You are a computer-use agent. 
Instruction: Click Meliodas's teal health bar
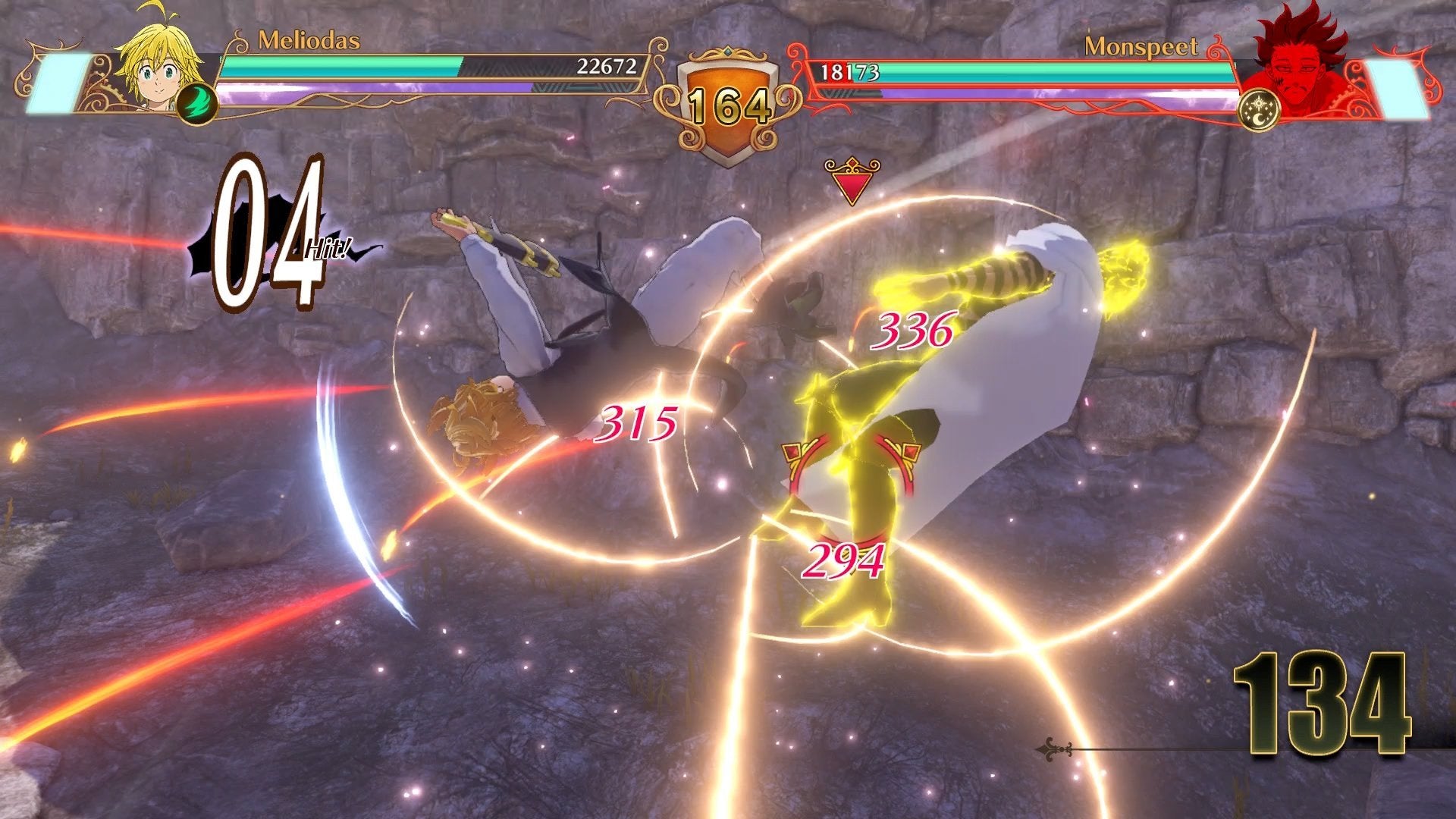pyautogui.click(x=341, y=65)
